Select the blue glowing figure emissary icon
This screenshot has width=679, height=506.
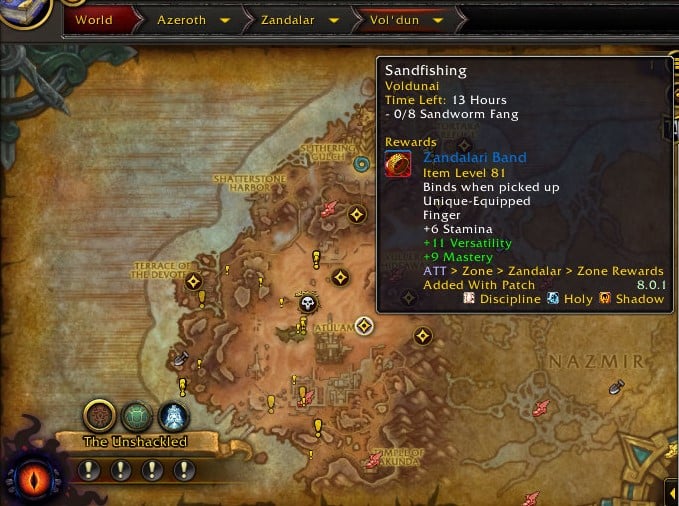point(174,414)
